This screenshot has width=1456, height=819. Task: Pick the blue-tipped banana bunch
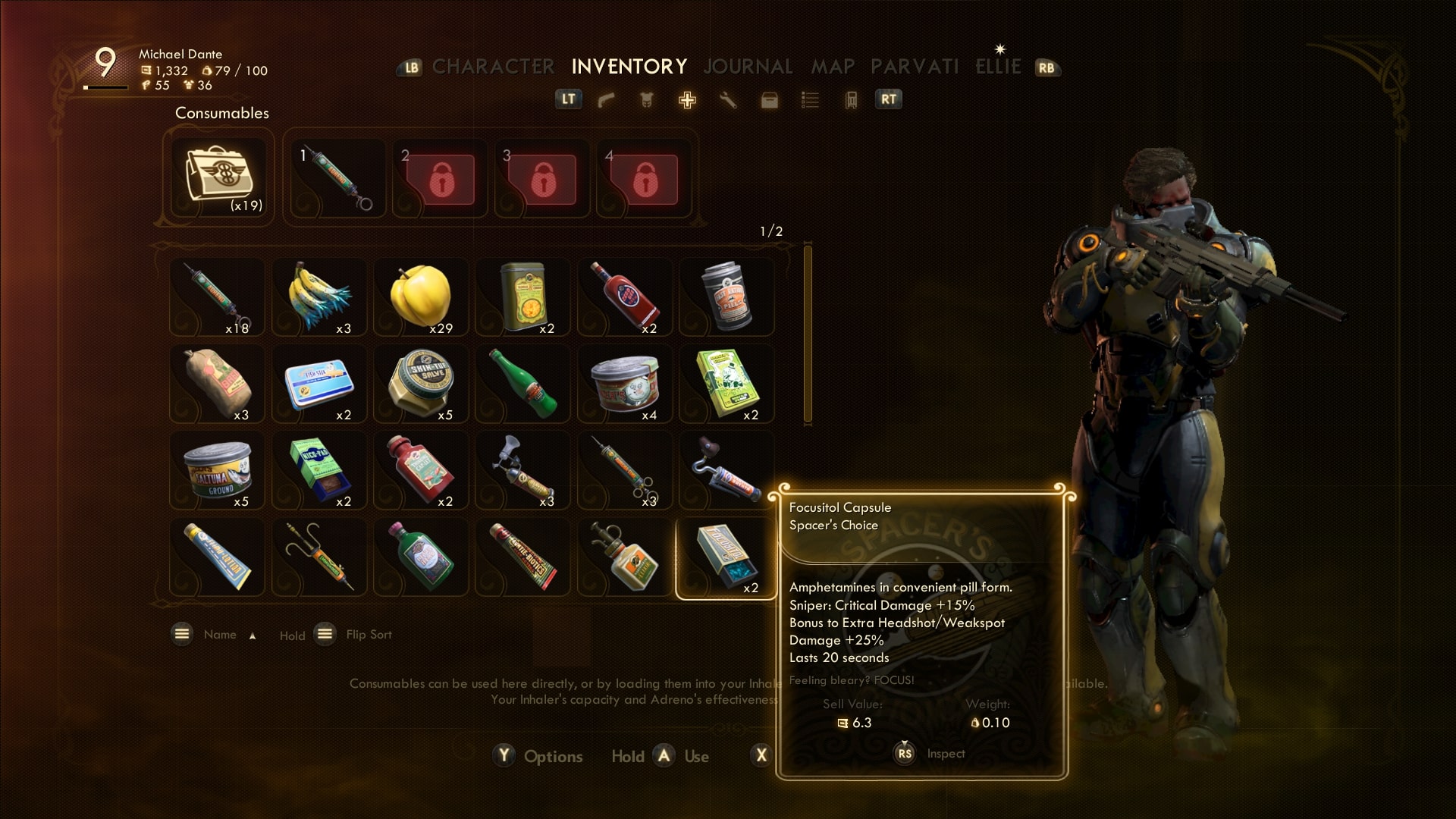(319, 297)
